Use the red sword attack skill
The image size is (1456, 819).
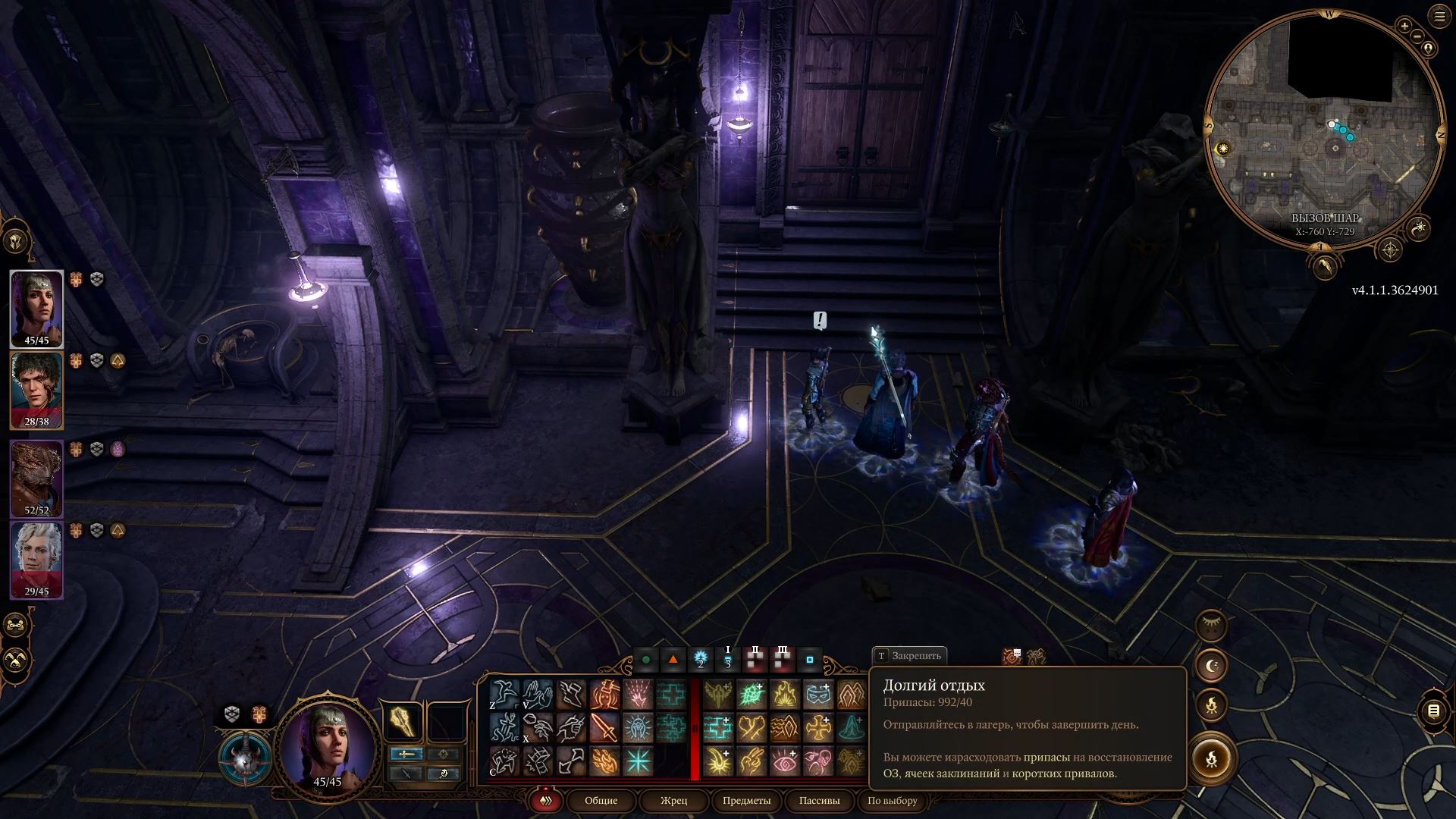[x=604, y=727]
